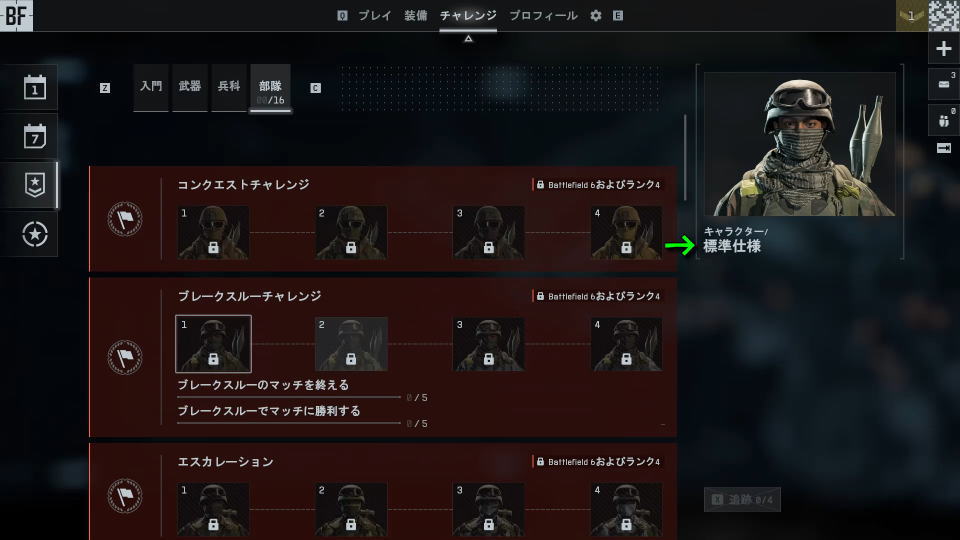Open settings via the gear icon
This screenshot has width=960, height=540.
click(x=596, y=16)
